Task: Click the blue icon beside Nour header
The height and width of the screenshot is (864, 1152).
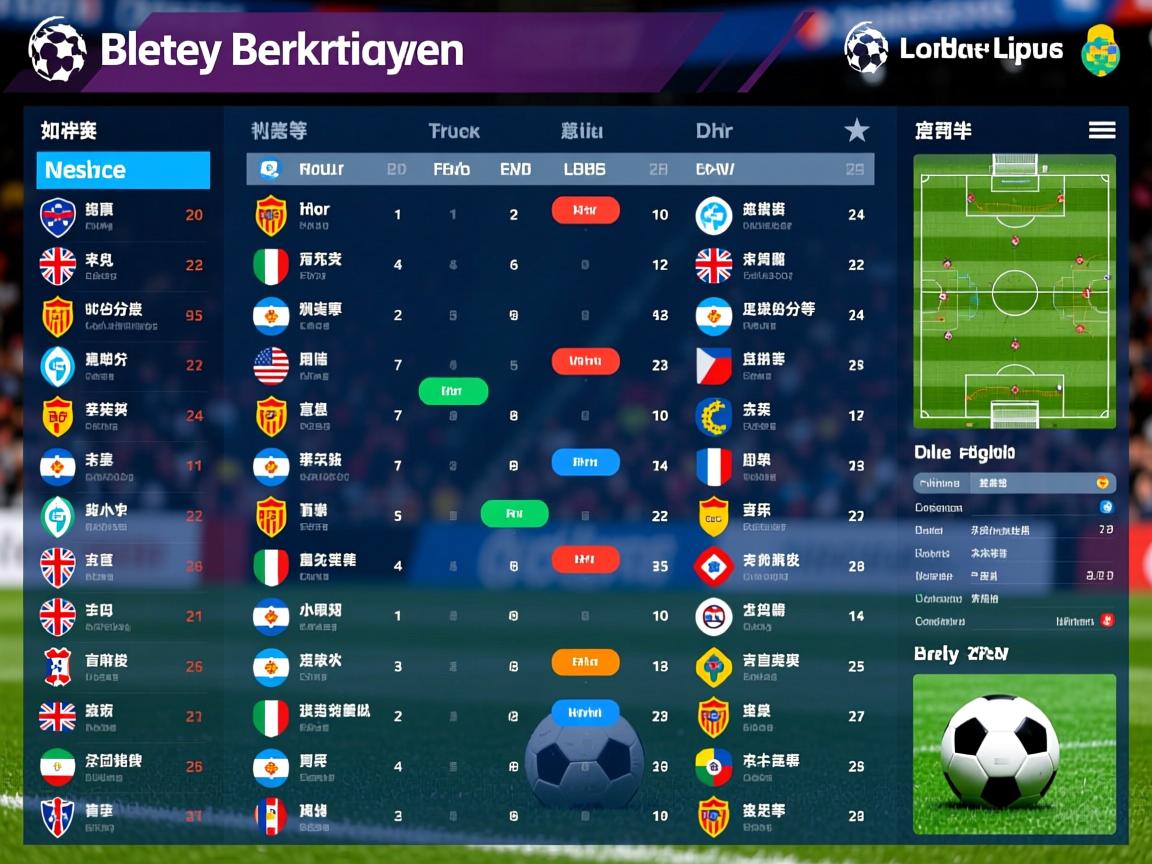Action: [x=270, y=169]
